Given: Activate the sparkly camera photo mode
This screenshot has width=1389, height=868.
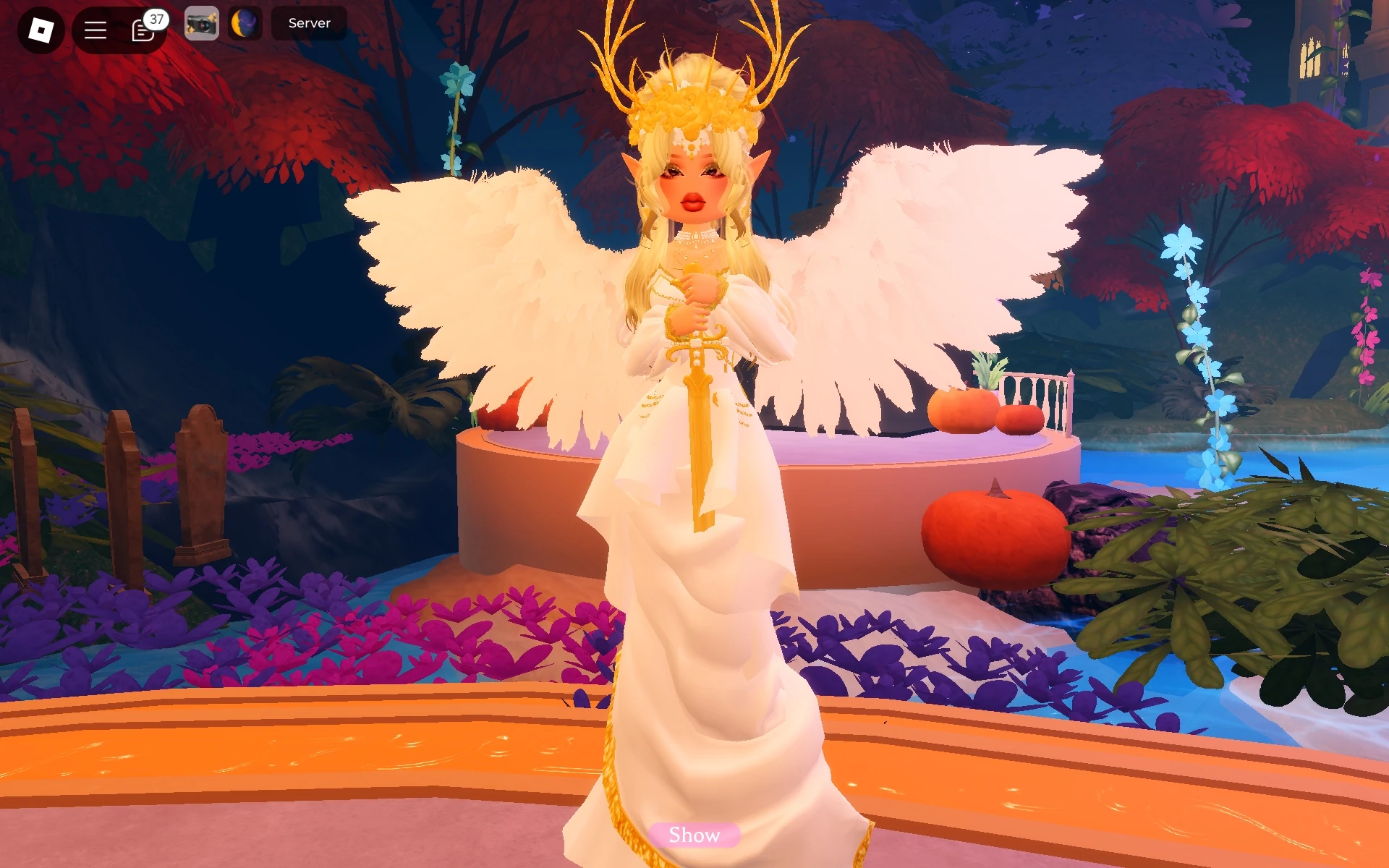Looking at the screenshot, I should pyautogui.click(x=201, y=24).
